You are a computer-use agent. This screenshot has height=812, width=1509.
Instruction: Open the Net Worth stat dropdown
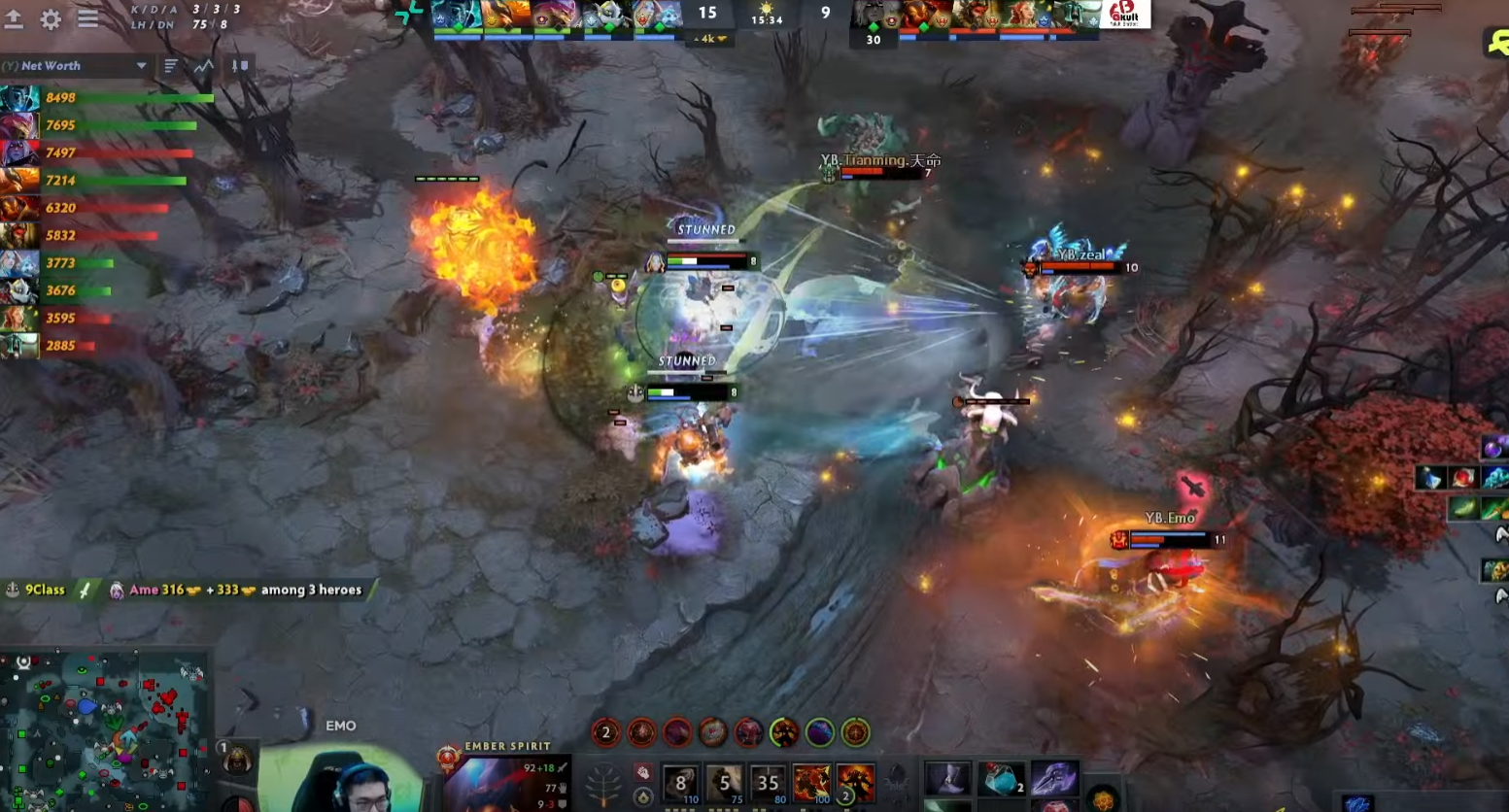142,65
